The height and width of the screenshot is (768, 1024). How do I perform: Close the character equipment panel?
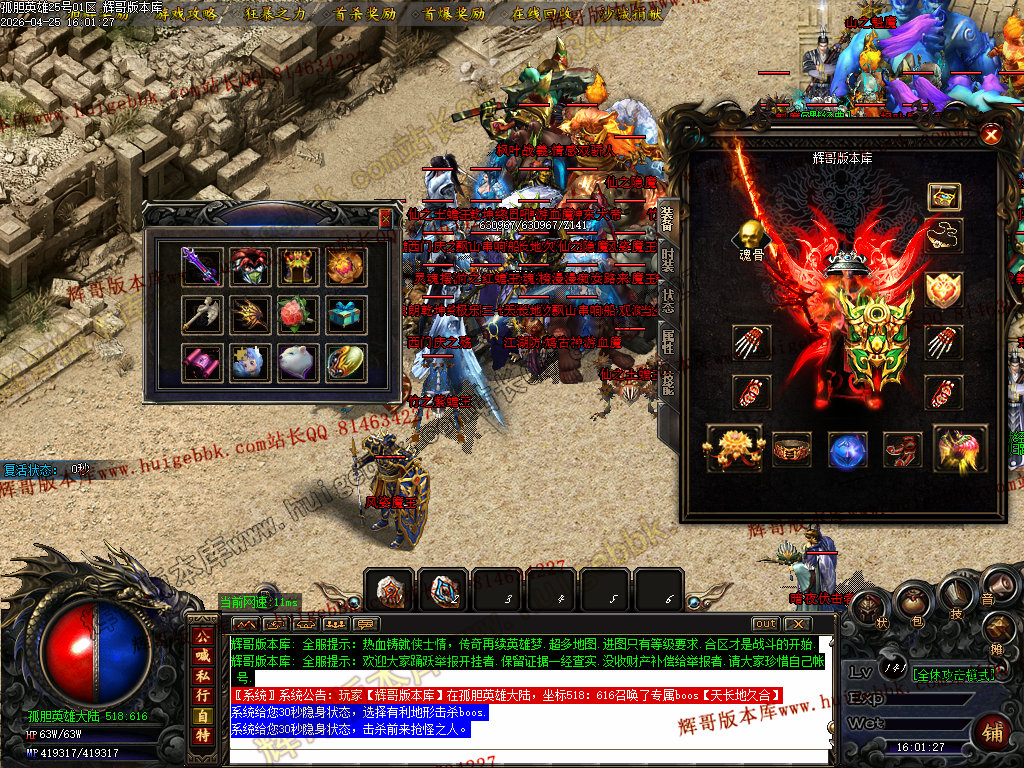(990, 135)
